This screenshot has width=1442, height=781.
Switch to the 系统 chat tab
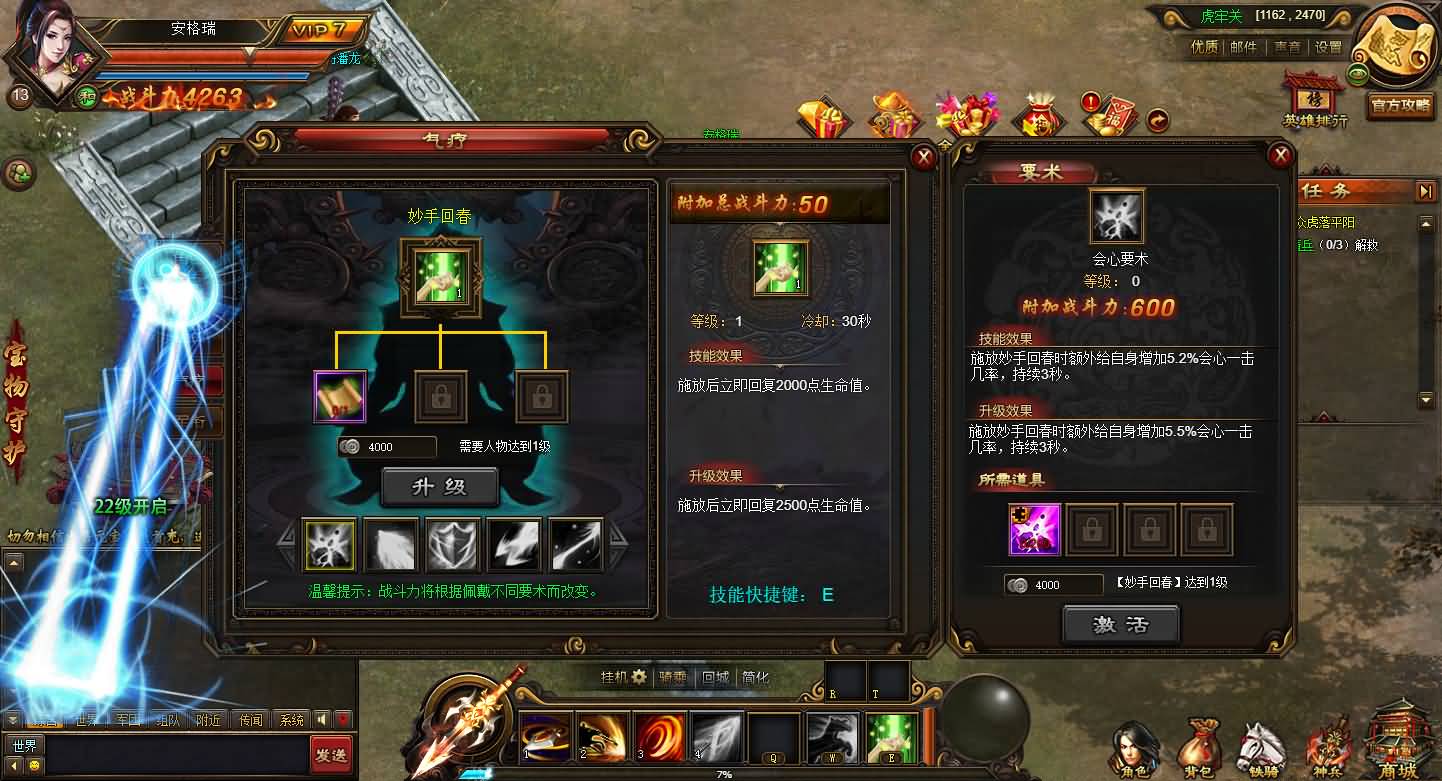coord(292,719)
